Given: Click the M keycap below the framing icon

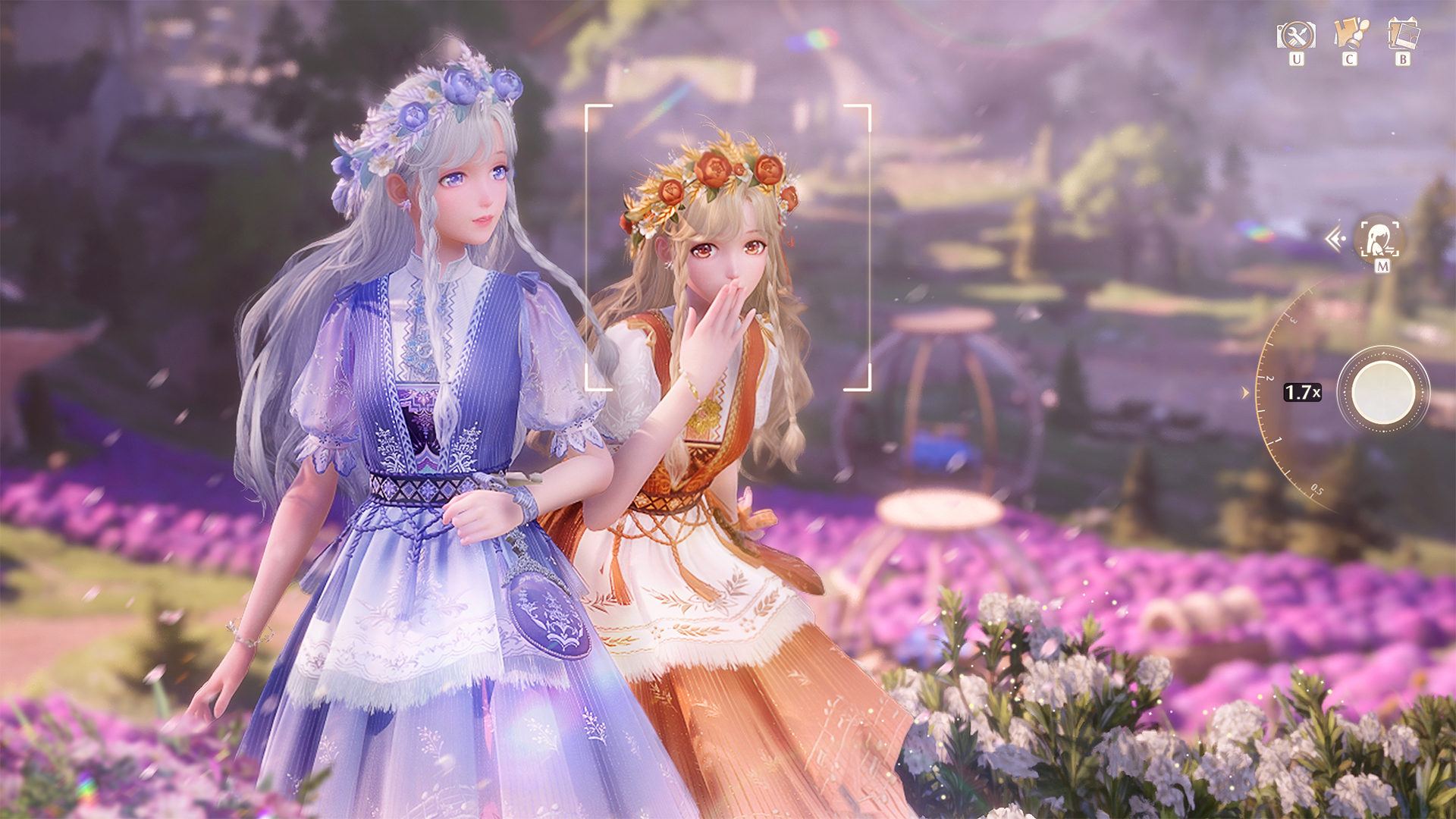Looking at the screenshot, I should [x=1382, y=267].
